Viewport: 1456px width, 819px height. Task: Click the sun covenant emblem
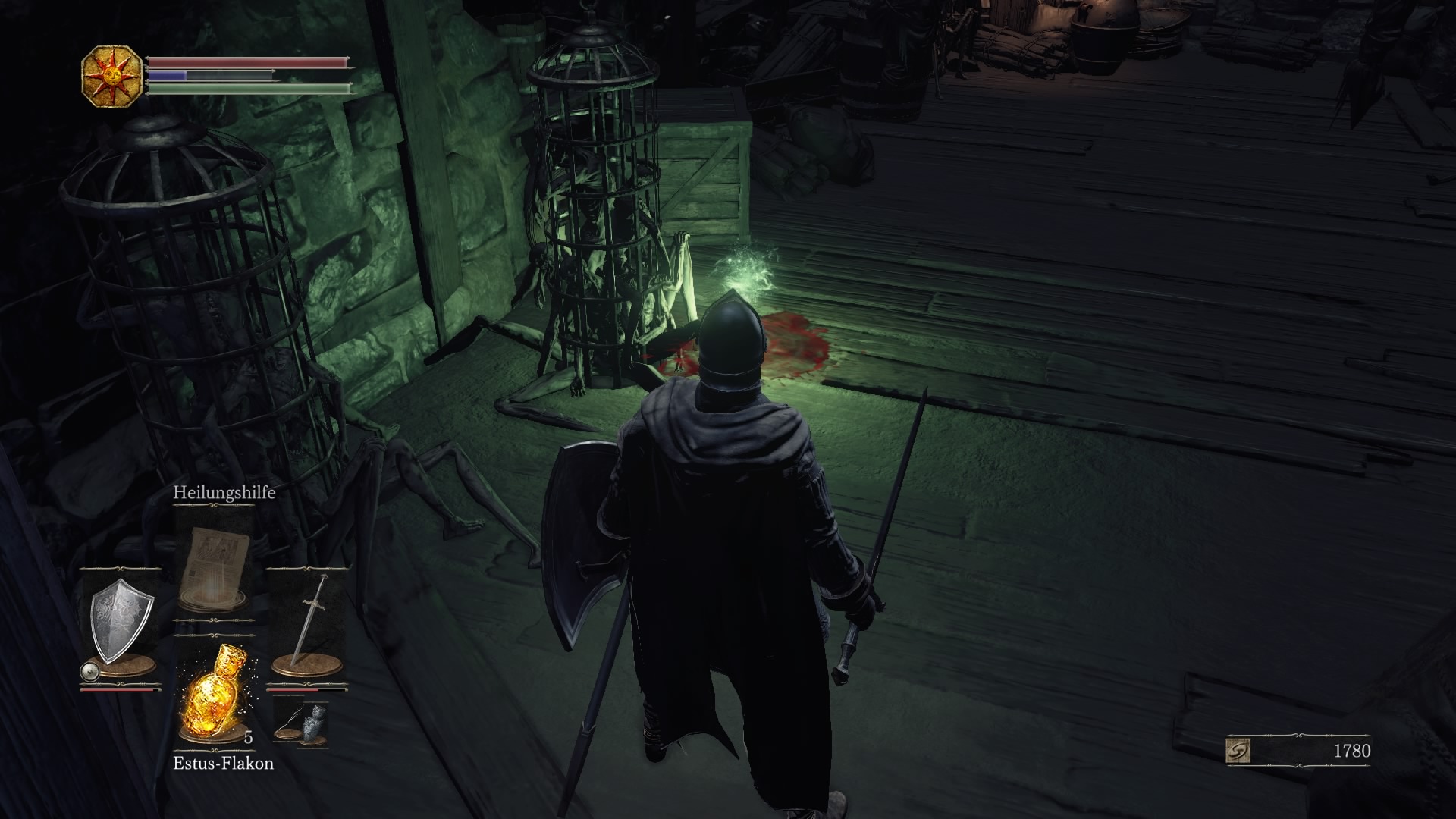(111, 76)
